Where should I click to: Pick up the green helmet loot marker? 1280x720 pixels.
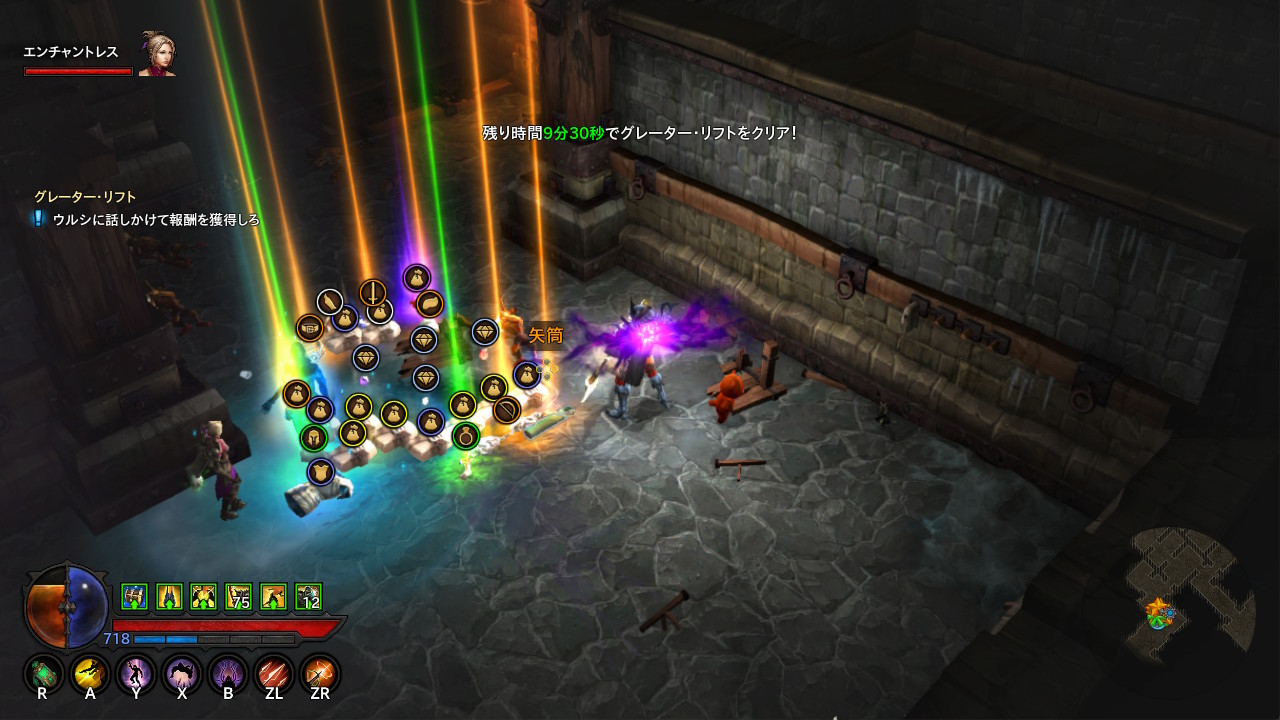314,438
